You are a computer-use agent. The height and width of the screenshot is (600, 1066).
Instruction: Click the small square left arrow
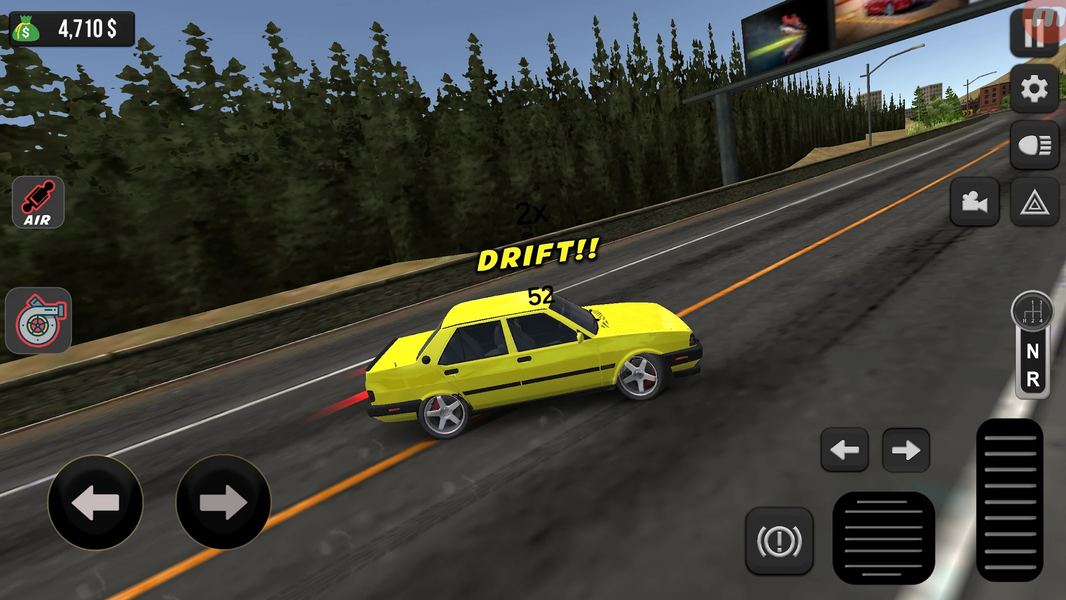tap(844, 450)
